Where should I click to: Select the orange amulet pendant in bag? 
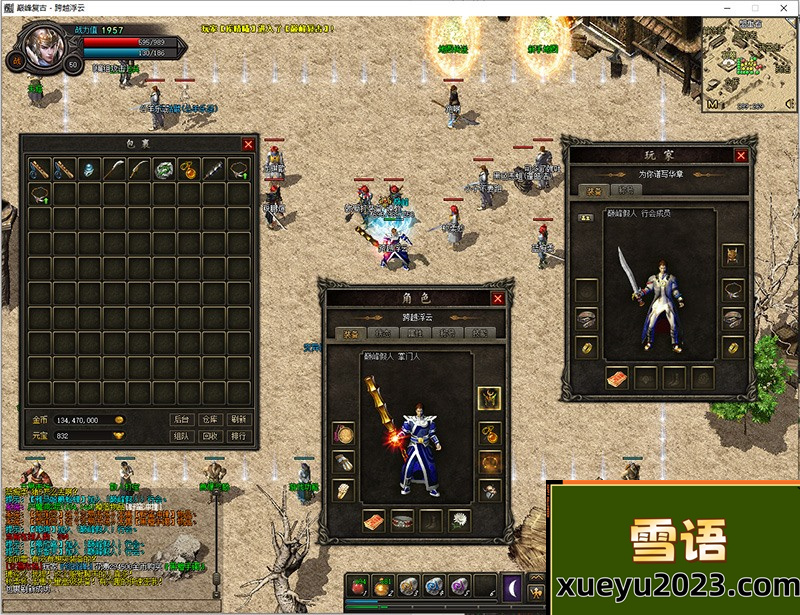click(189, 169)
